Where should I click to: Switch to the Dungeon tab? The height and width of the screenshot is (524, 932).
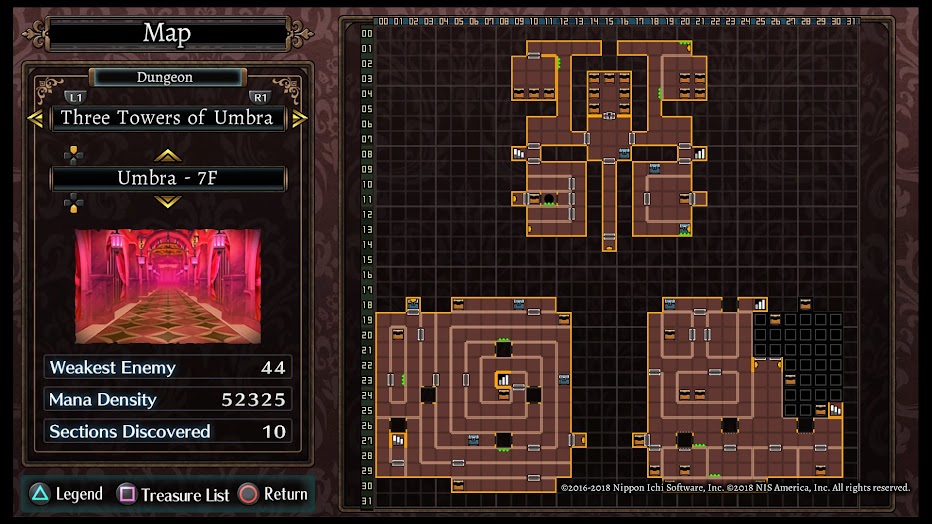click(166, 77)
